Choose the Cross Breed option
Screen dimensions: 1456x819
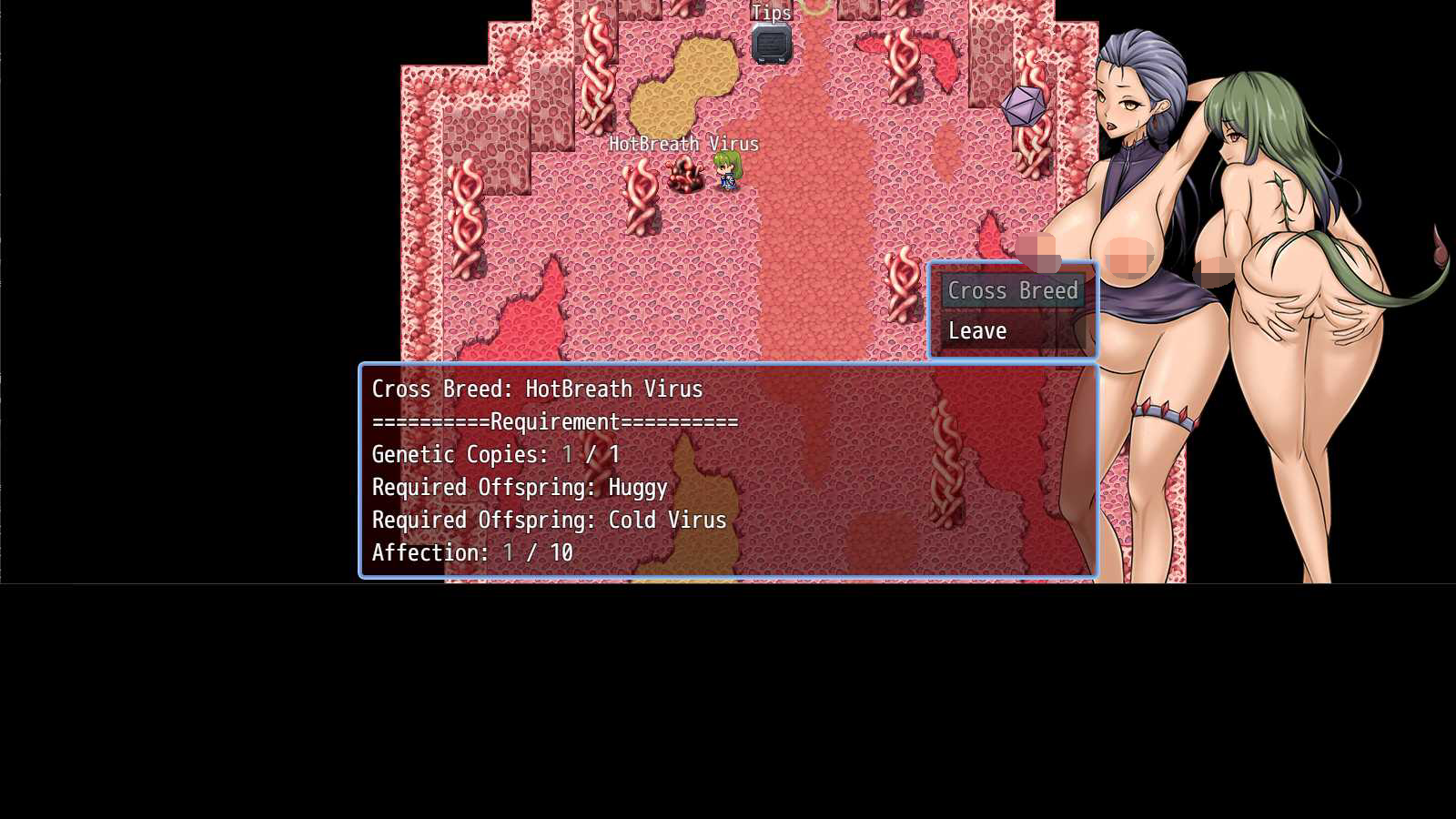tap(1012, 291)
